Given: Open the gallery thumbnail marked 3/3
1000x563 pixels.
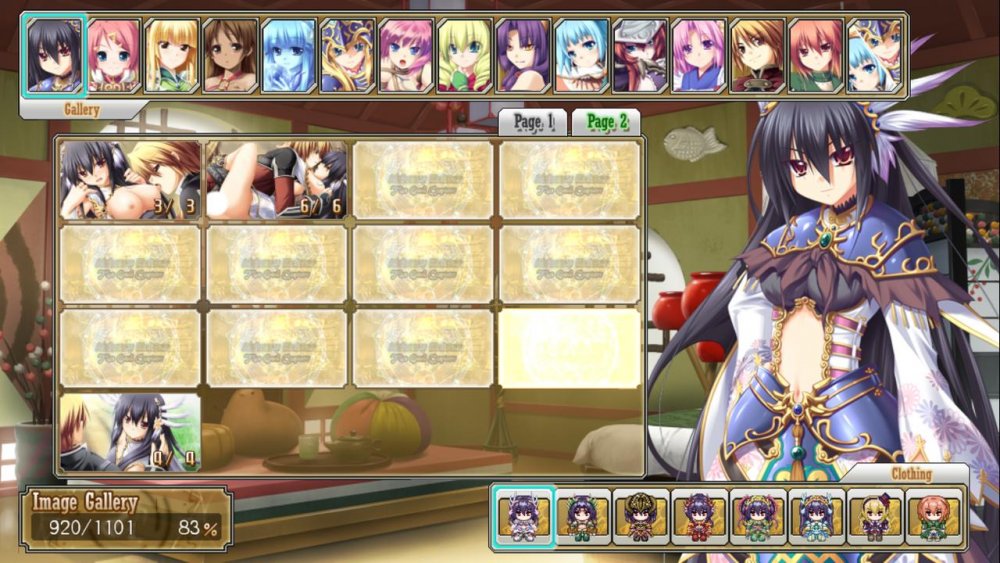Looking at the screenshot, I should click(x=130, y=180).
